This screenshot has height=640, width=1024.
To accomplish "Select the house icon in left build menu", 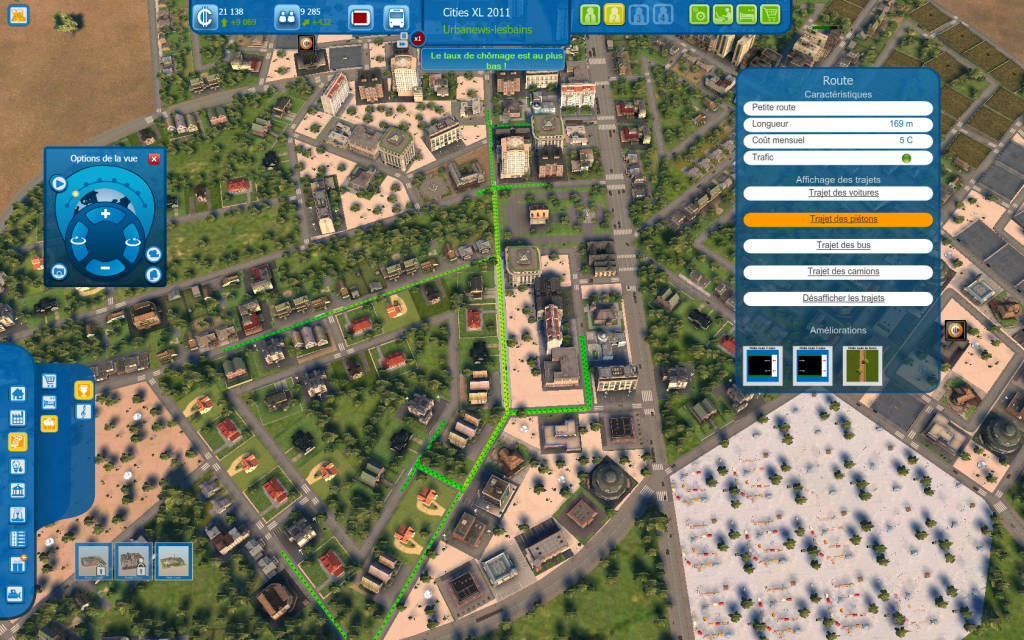I will point(17,393).
